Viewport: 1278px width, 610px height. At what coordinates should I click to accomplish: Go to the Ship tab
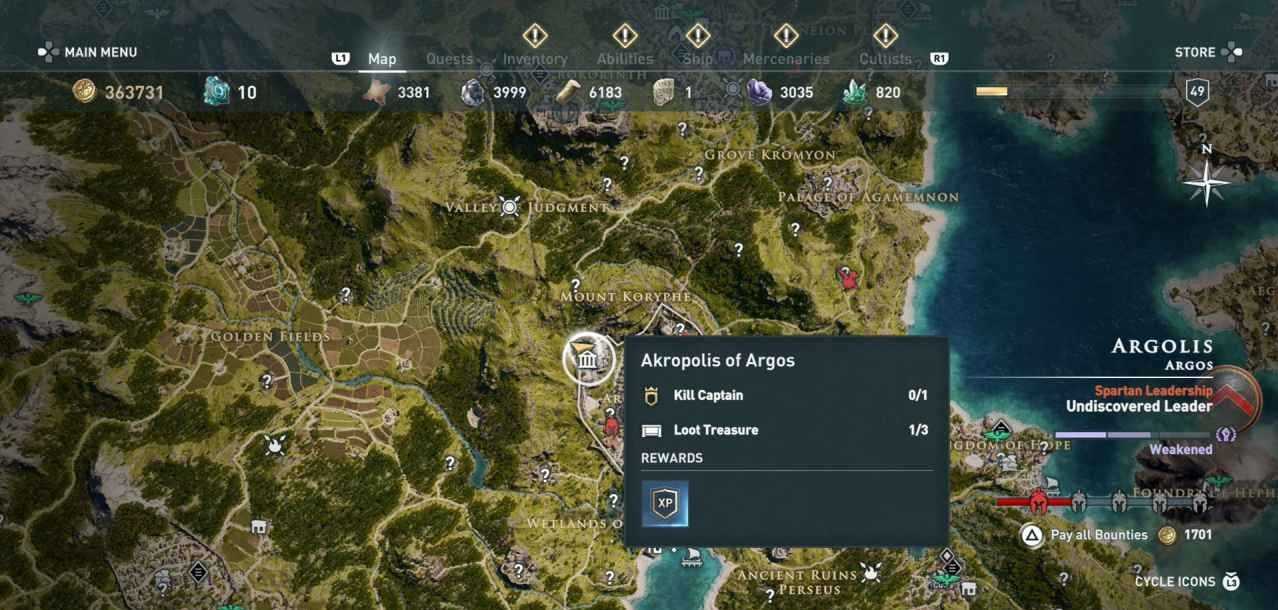pos(697,58)
